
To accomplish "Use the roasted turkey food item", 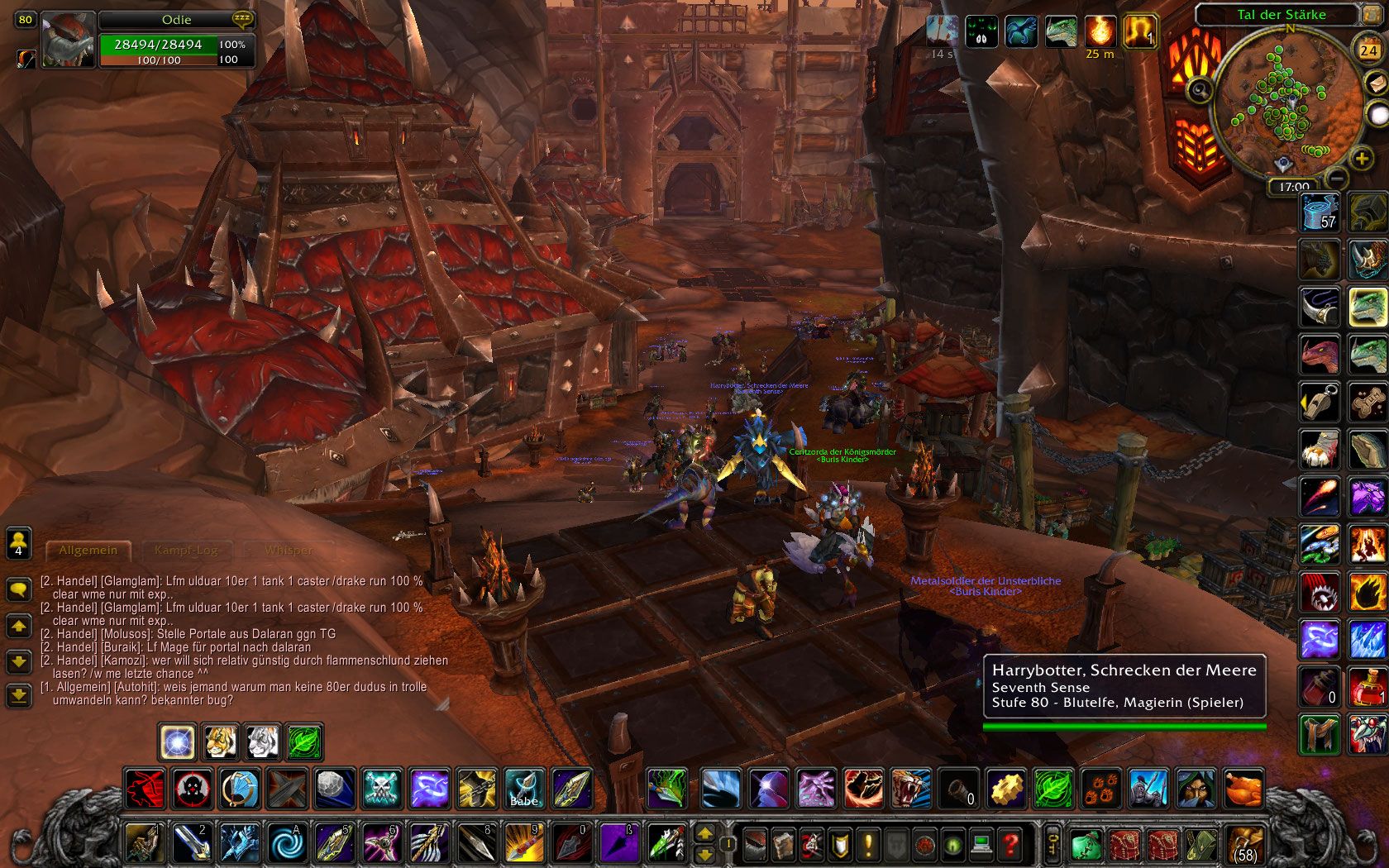I will (1243, 789).
